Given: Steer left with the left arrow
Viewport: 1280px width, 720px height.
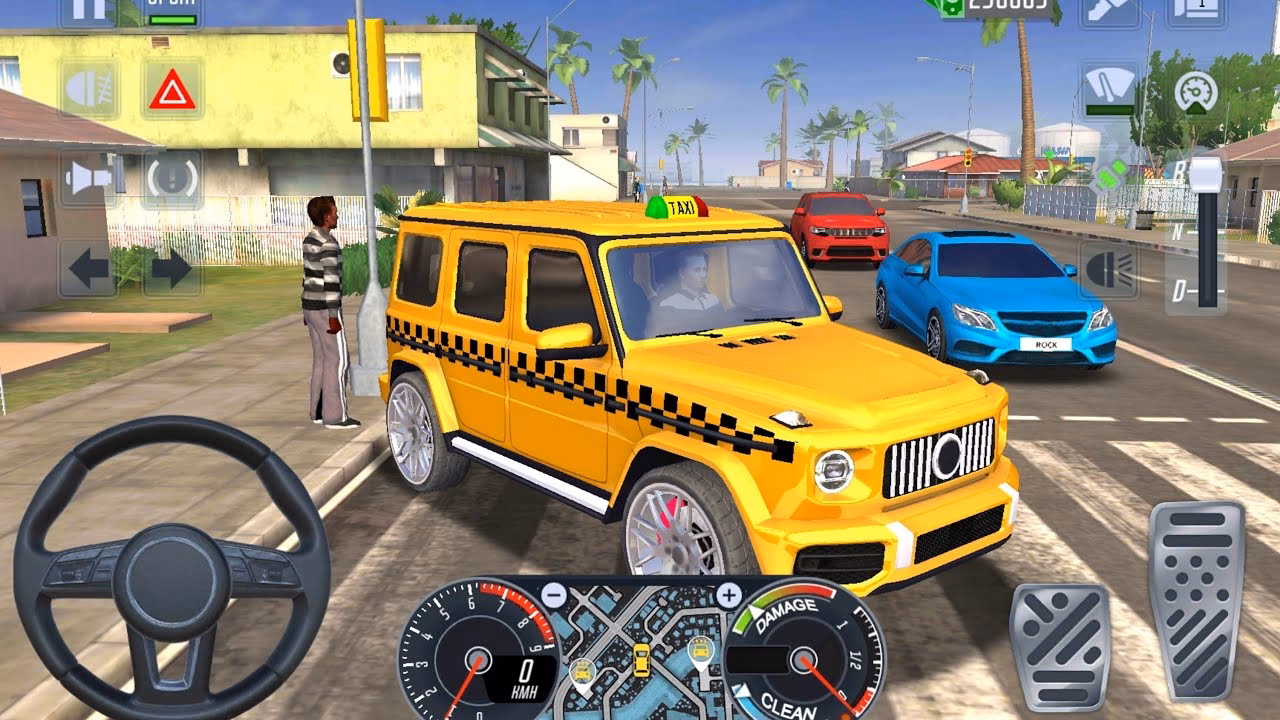Looking at the screenshot, I should click(x=88, y=270).
